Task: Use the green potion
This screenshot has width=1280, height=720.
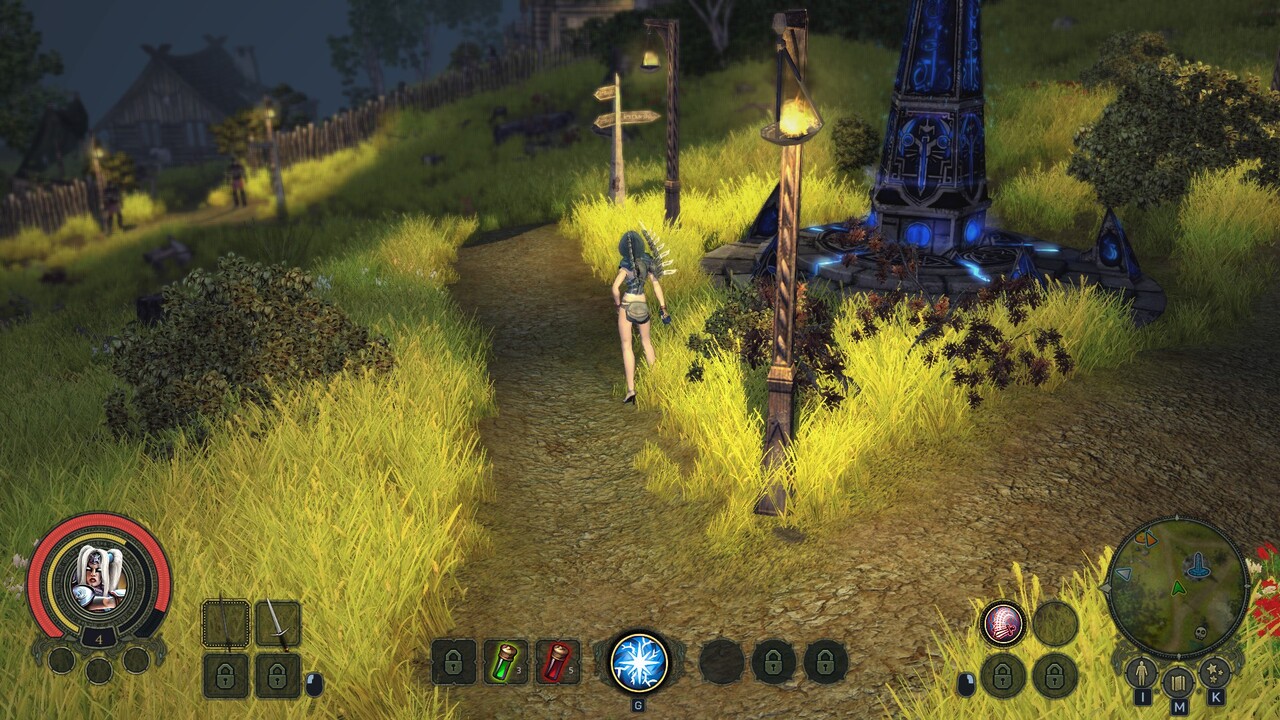Action: coord(505,661)
